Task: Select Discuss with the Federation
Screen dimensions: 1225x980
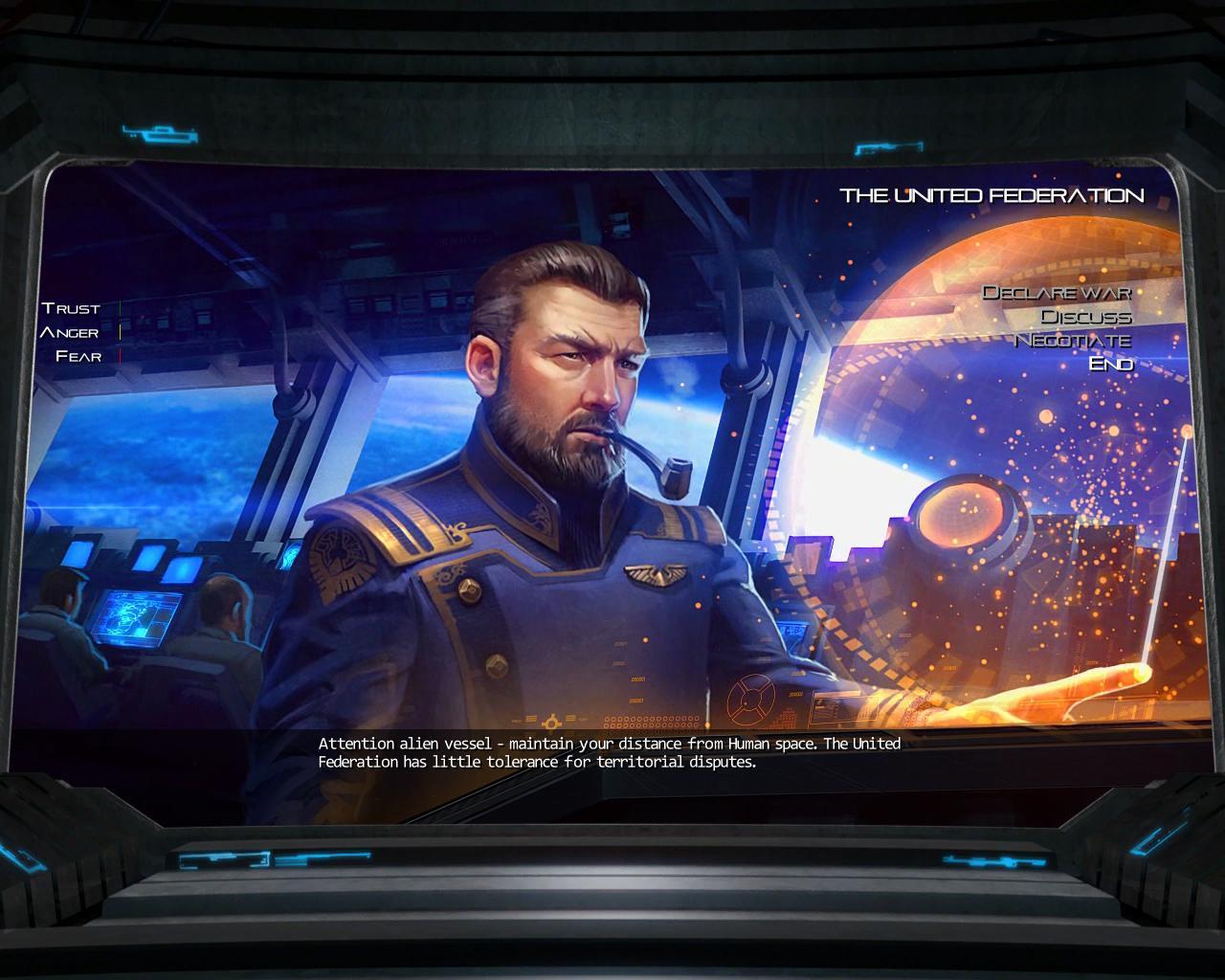Action: (1086, 317)
